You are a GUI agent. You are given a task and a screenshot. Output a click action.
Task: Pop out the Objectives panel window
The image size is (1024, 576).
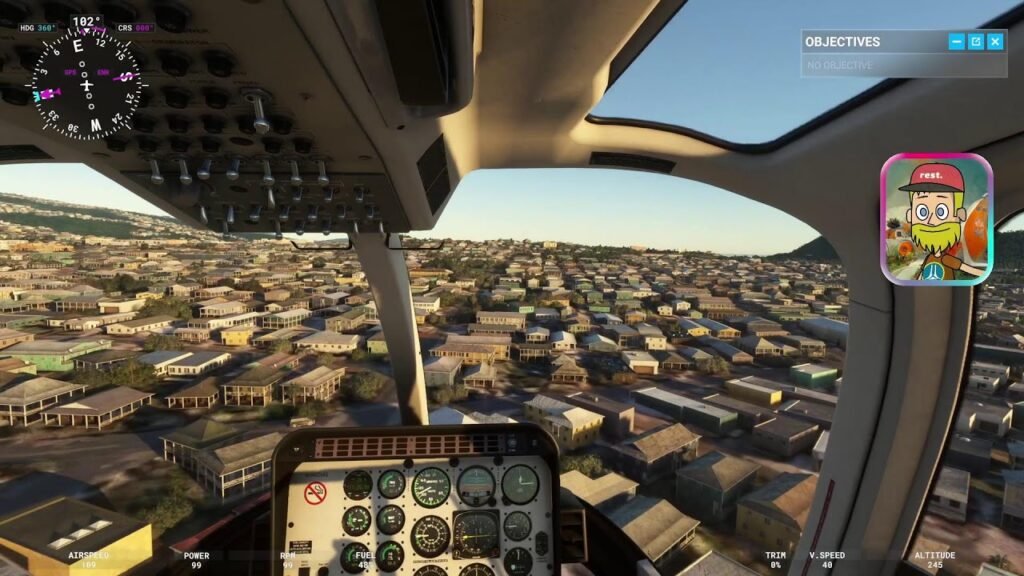(x=976, y=41)
